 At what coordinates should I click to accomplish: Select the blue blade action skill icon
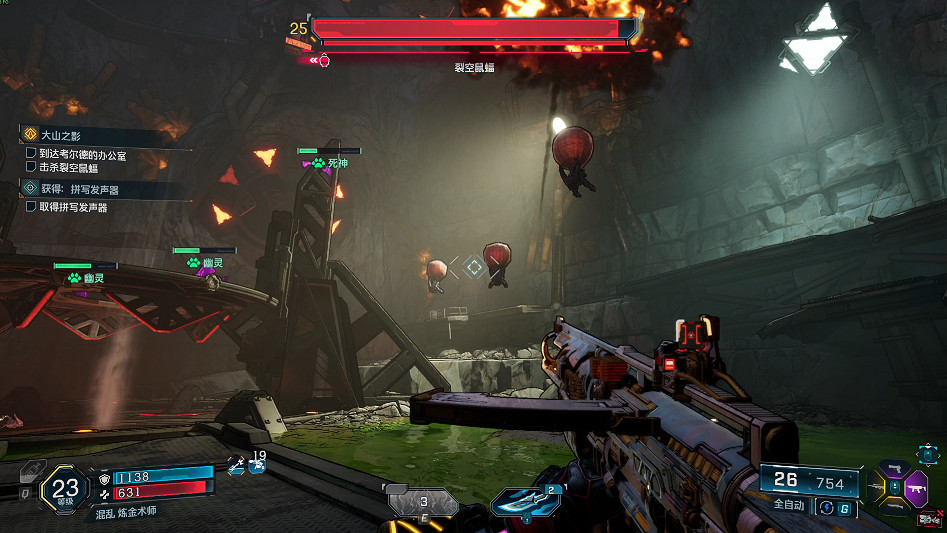[528, 502]
